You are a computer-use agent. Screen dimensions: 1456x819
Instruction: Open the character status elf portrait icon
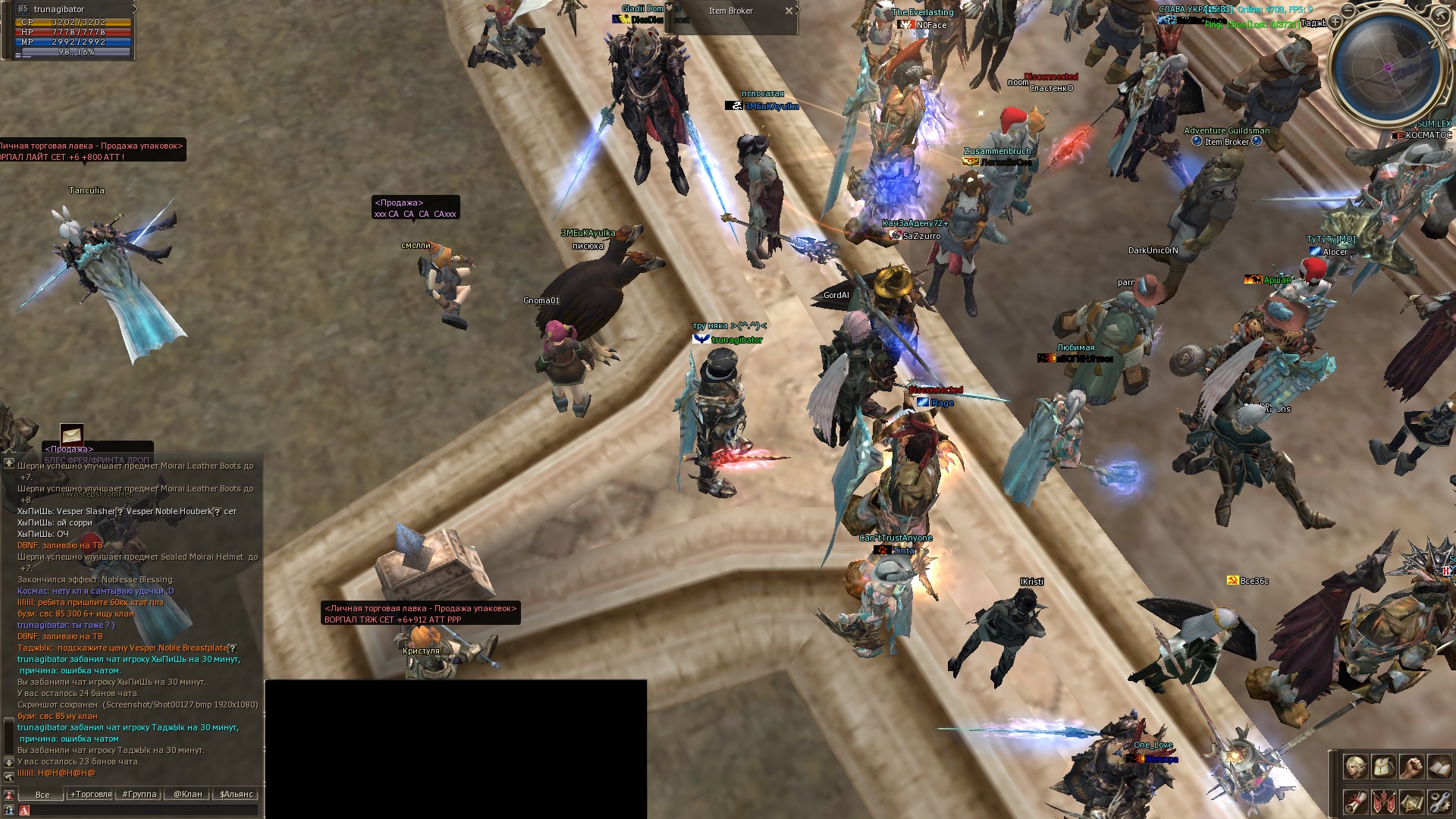coord(1355,767)
